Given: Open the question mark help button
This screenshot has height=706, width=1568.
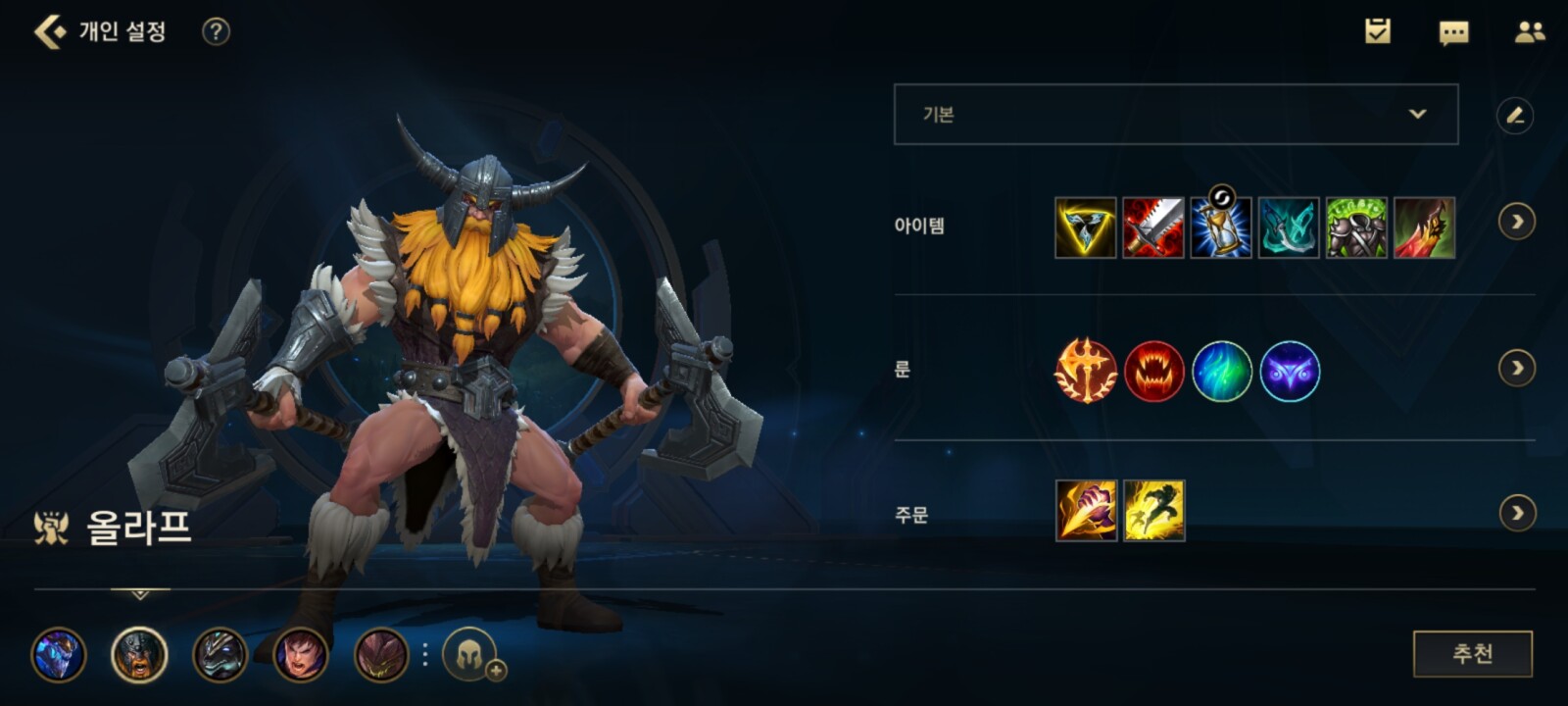Looking at the screenshot, I should (216, 31).
